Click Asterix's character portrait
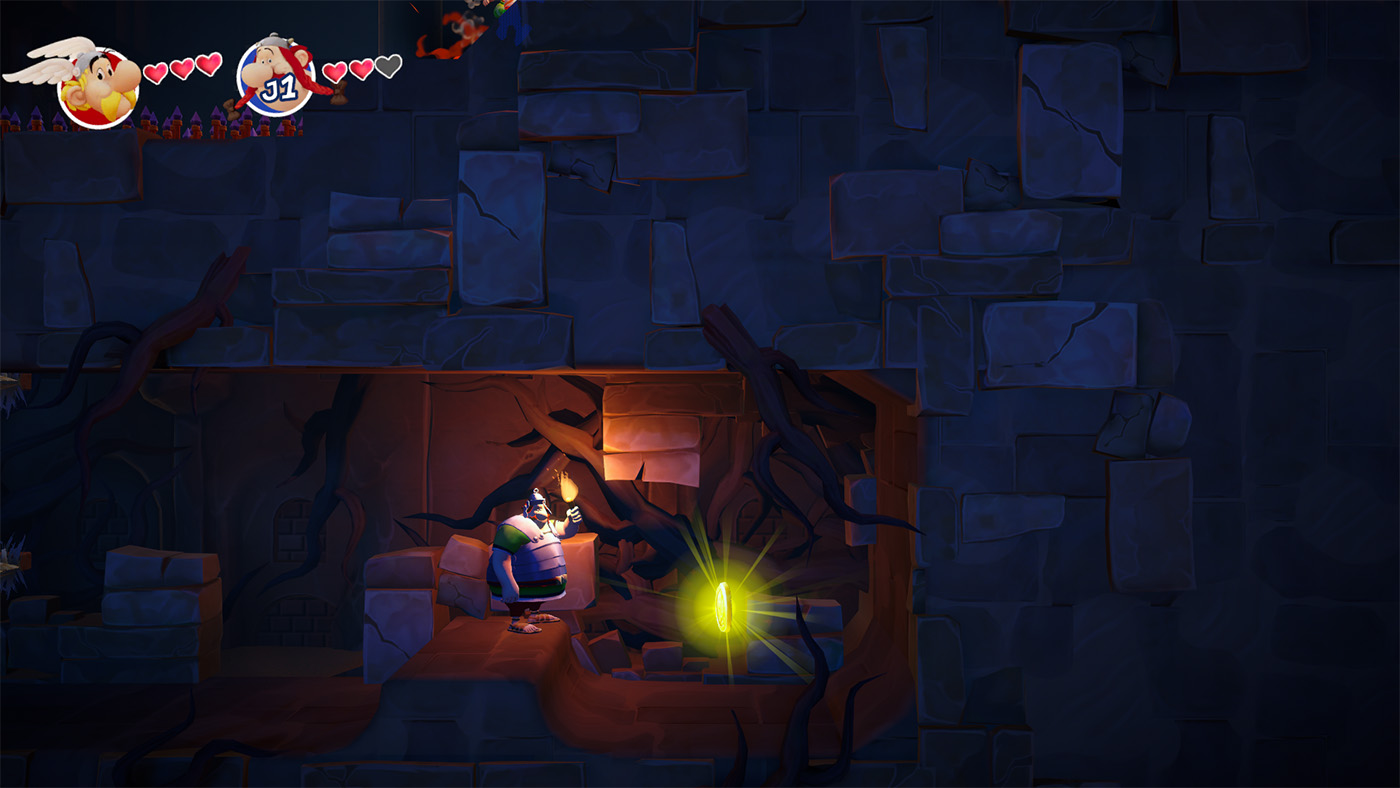The width and height of the screenshot is (1400, 788). [98, 86]
